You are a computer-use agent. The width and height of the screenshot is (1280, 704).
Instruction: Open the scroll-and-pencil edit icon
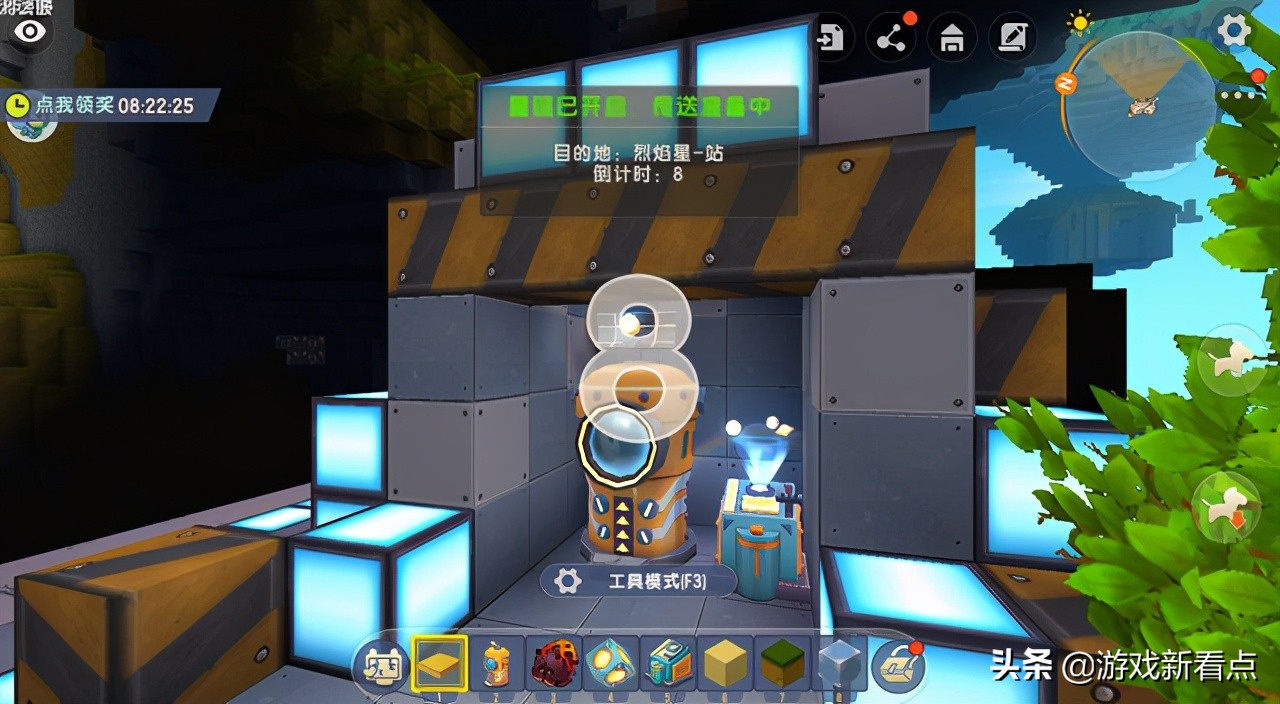(x=1012, y=39)
